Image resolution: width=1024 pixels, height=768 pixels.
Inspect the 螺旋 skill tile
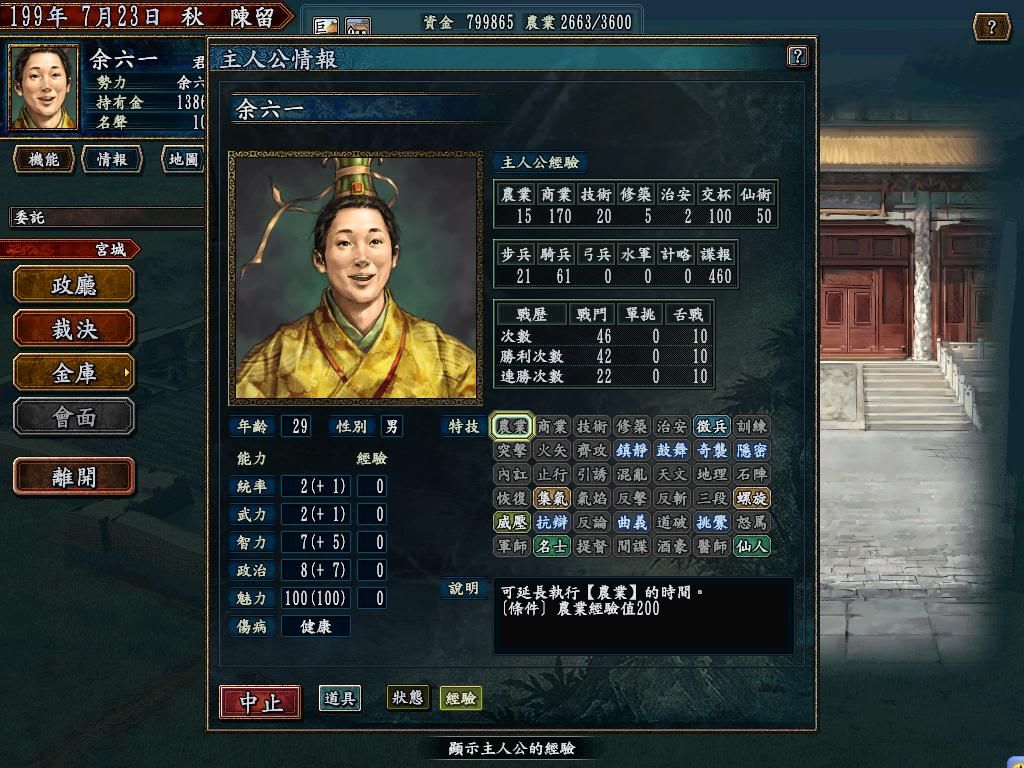coord(751,498)
